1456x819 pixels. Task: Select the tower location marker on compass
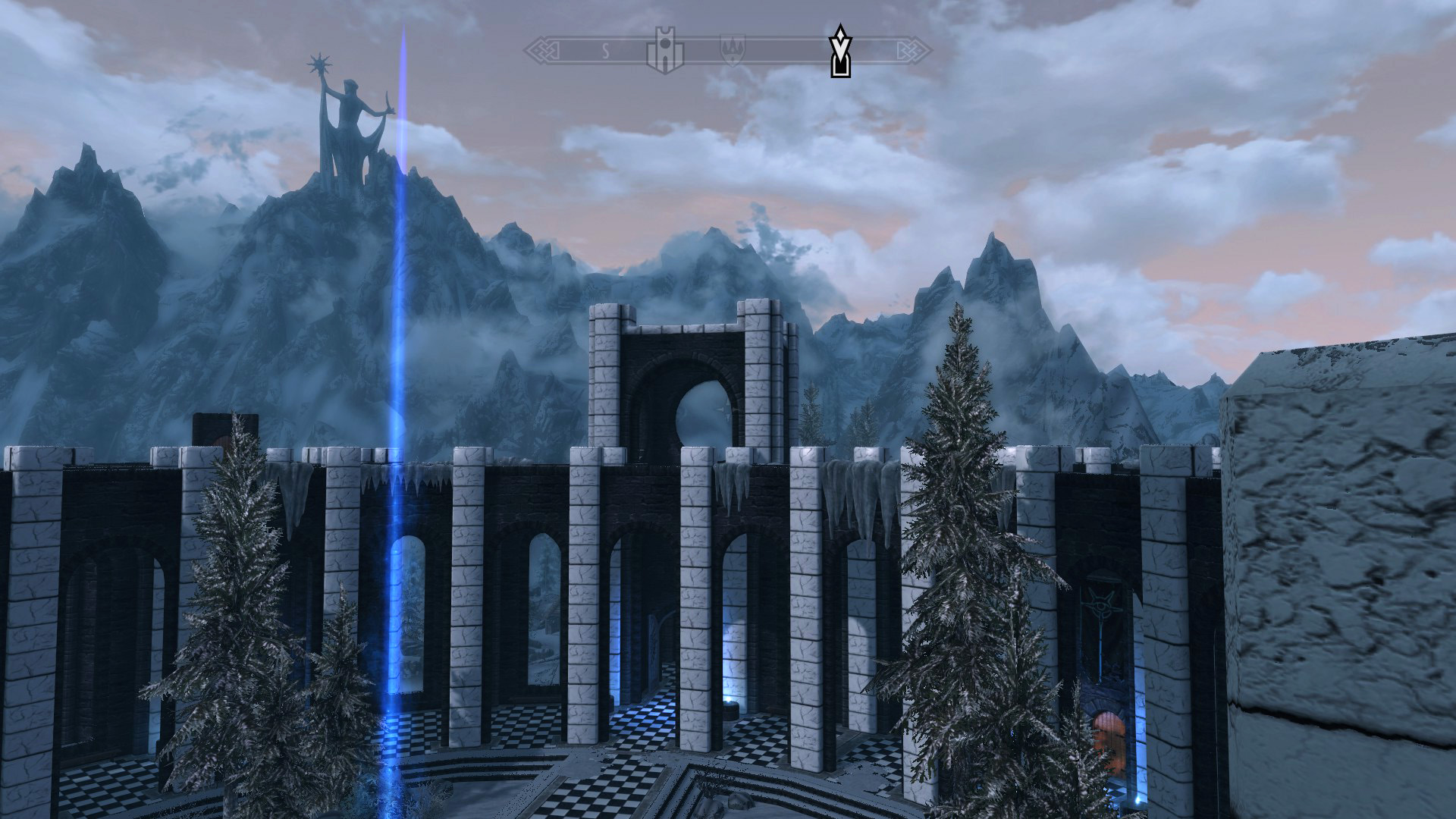pos(665,52)
